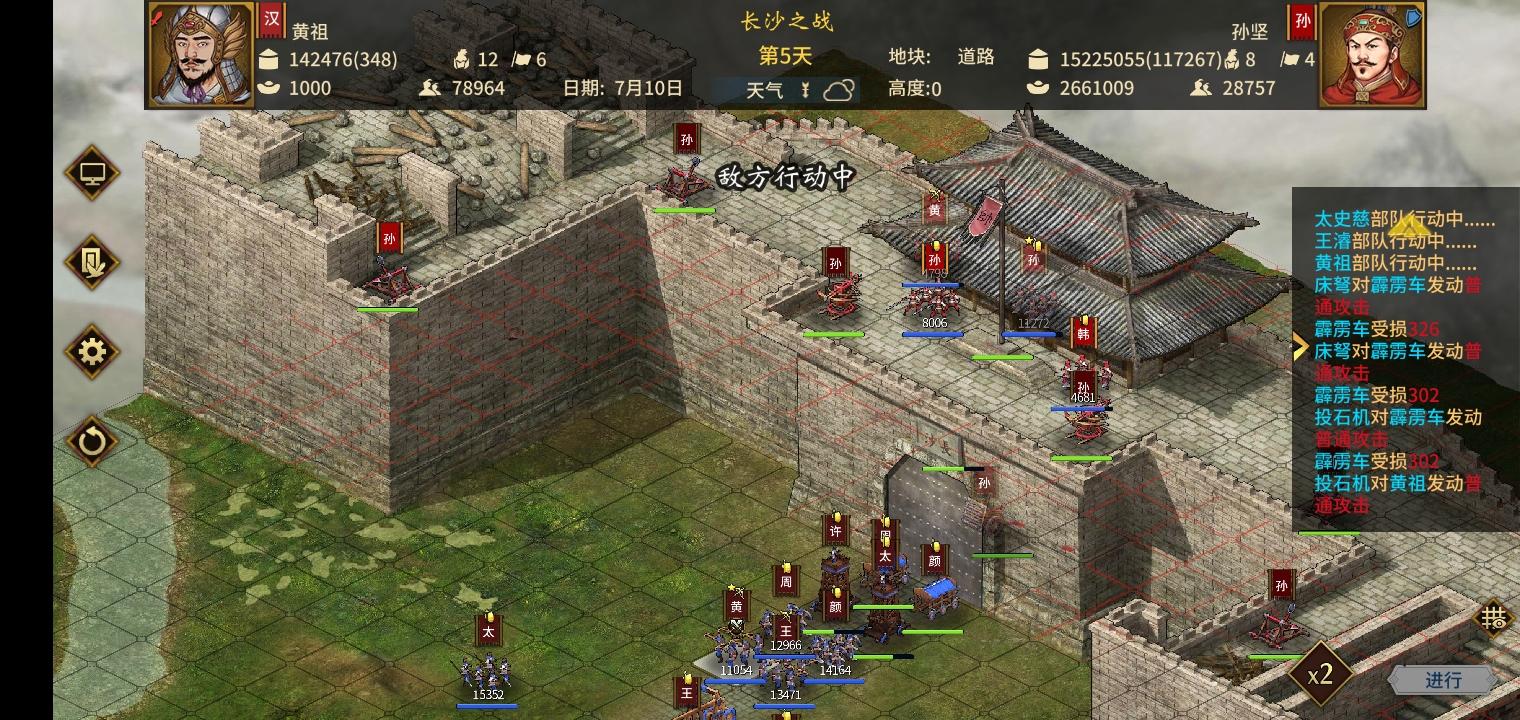Click the weather cloud icon near 天气

click(x=840, y=89)
